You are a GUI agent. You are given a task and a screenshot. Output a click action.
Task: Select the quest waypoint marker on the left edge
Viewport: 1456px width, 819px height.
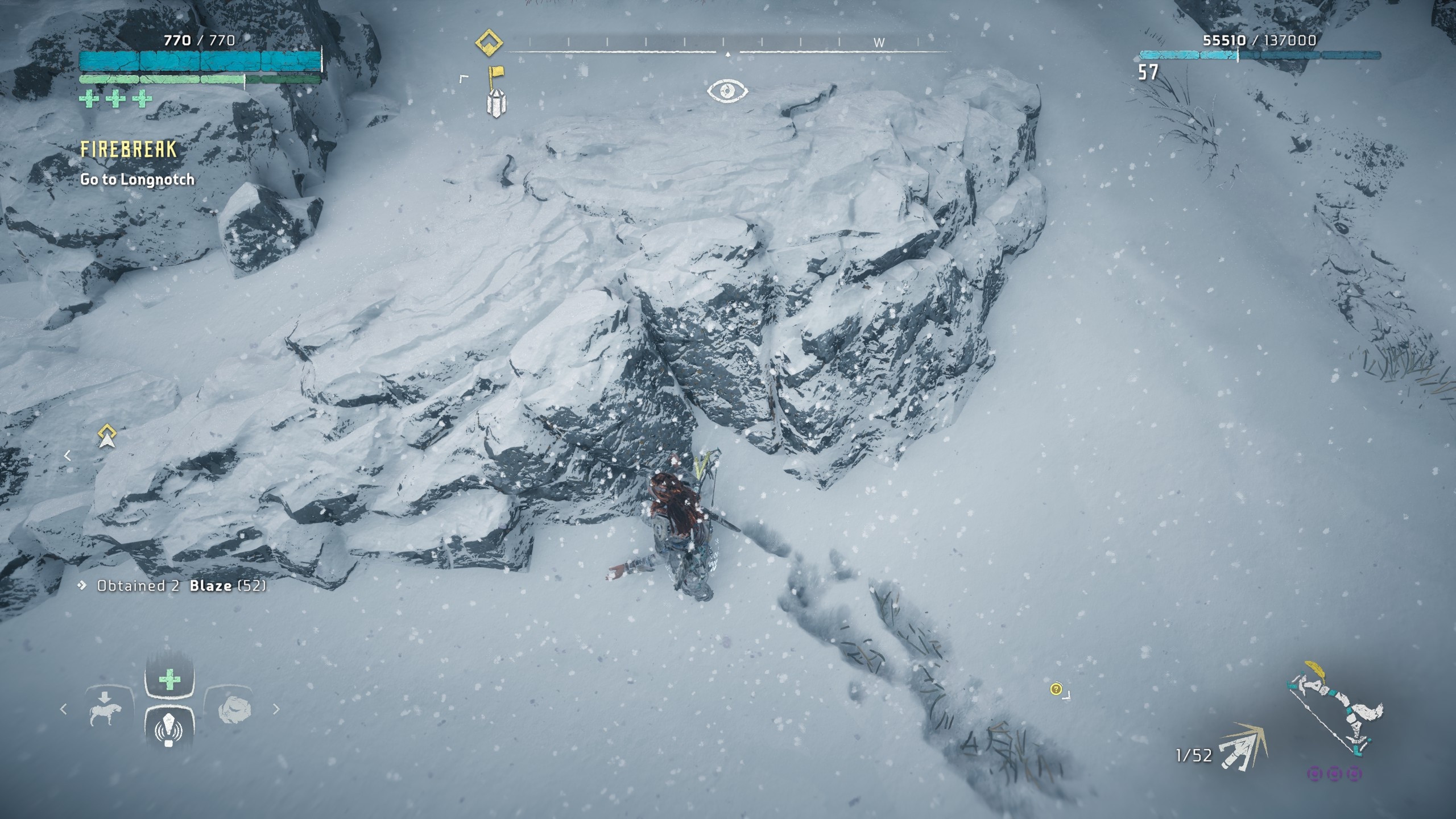[107, 436]
